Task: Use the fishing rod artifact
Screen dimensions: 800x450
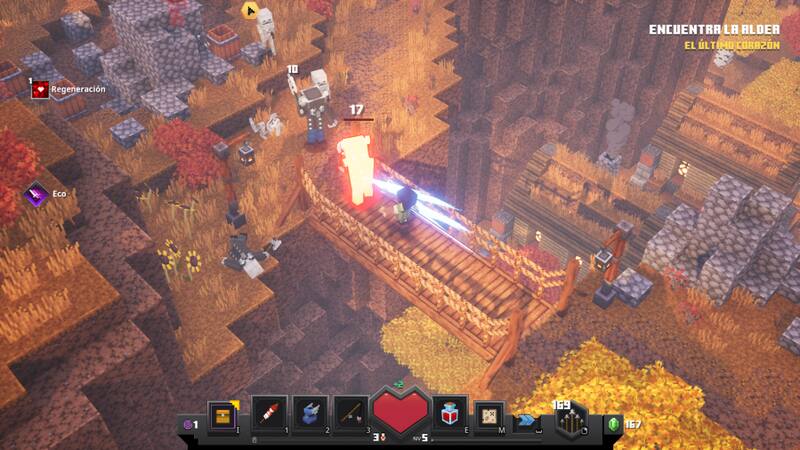Action: point(351,413)
